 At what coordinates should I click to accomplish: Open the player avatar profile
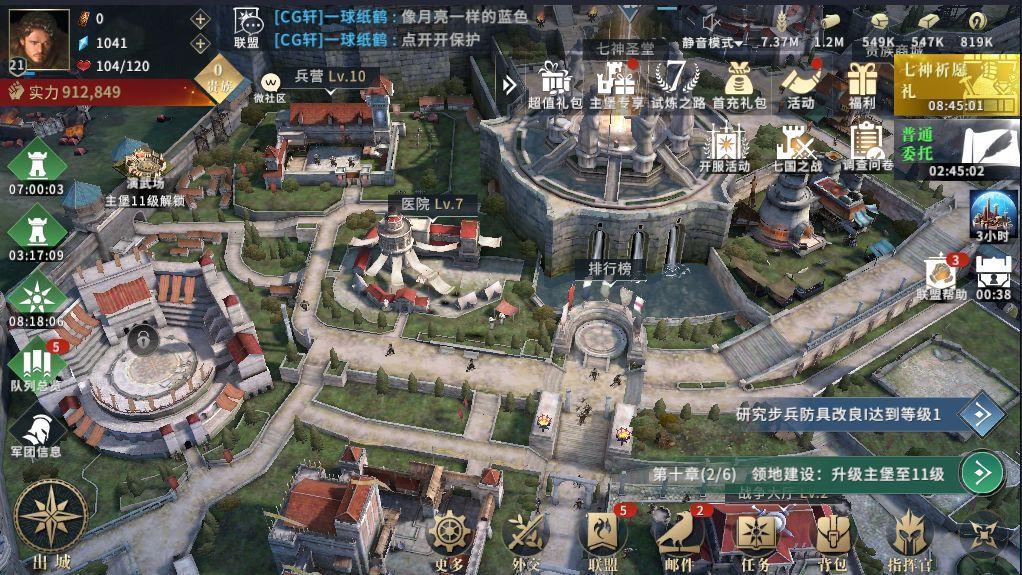39,39
